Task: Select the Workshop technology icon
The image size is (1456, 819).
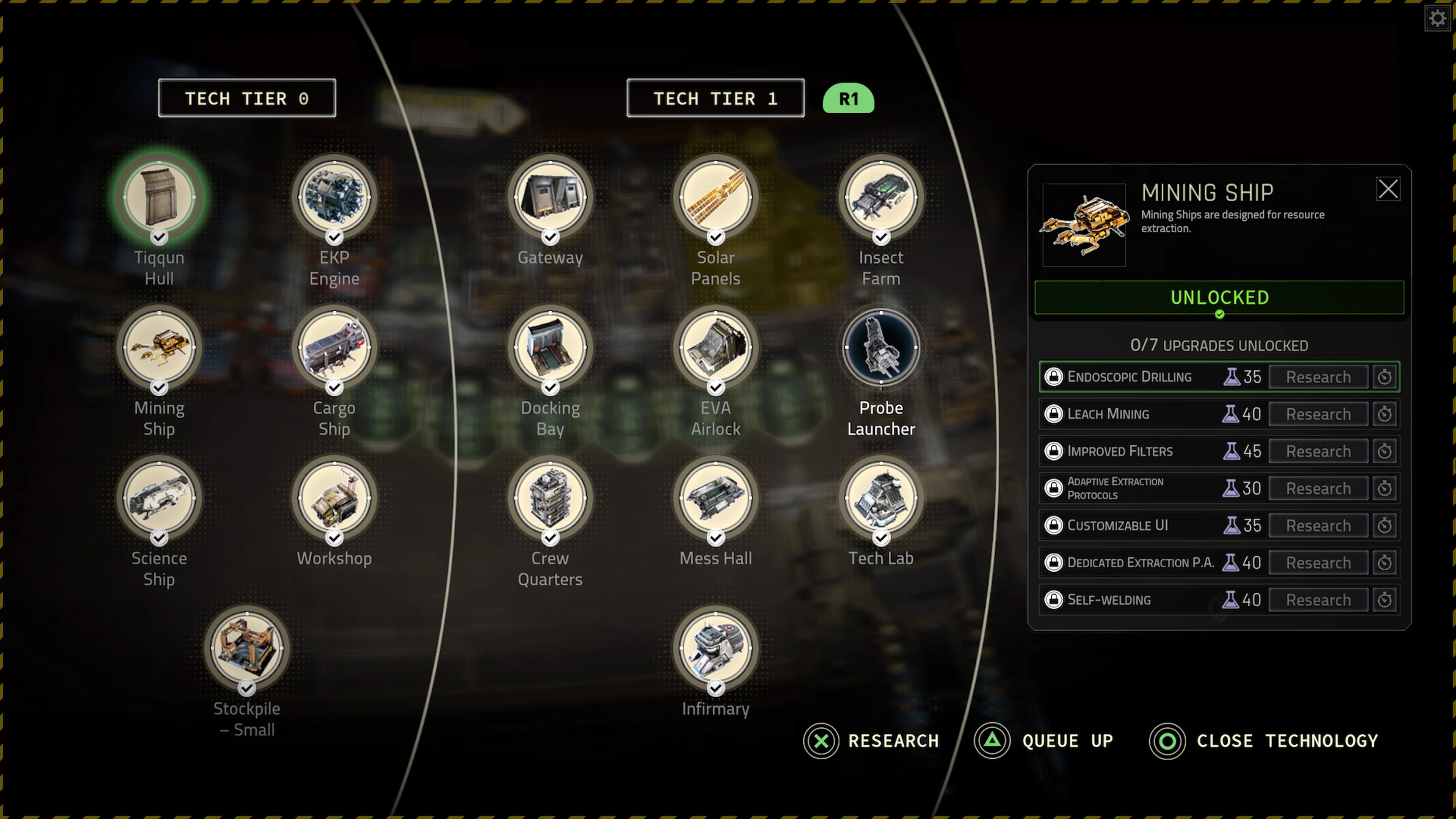Action: coord(334,498)
